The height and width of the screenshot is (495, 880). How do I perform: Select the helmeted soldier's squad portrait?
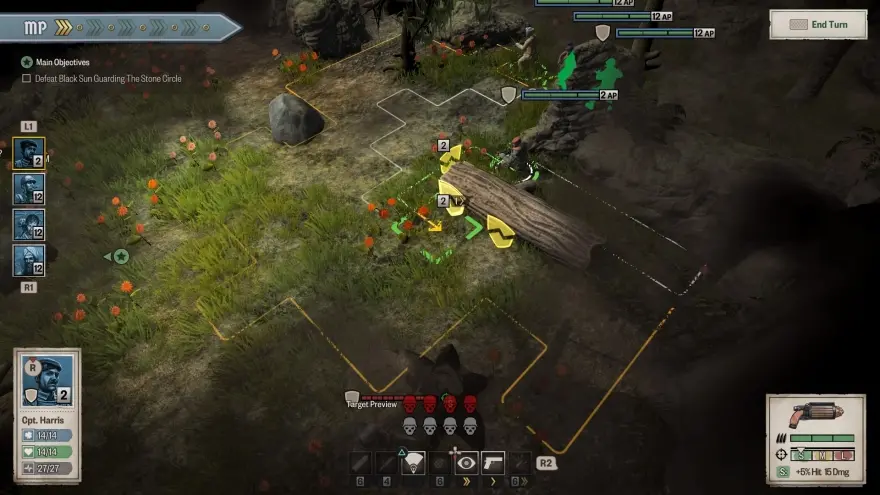pos(28,189)
